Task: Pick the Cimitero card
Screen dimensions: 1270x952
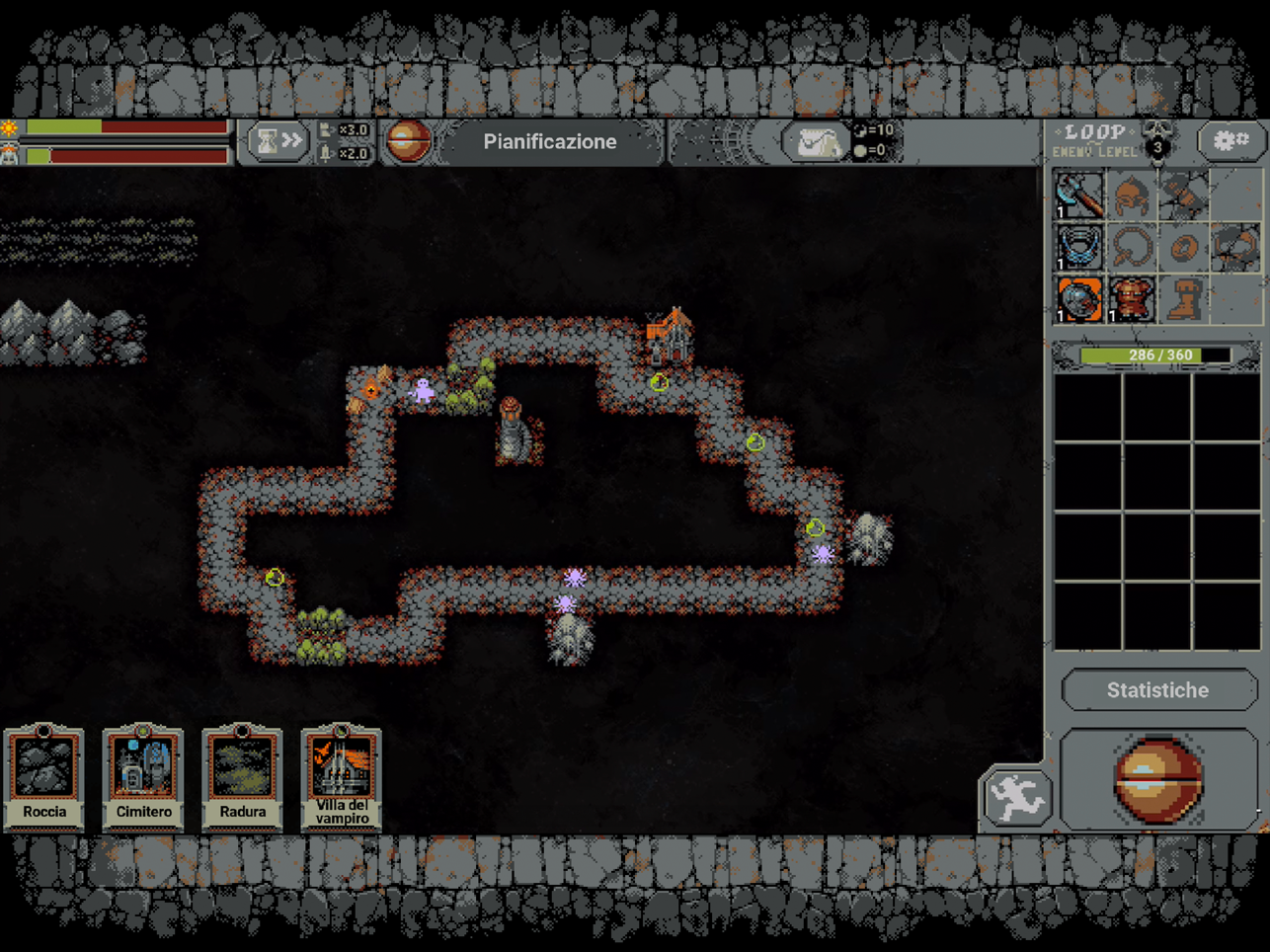Action: 143,777
